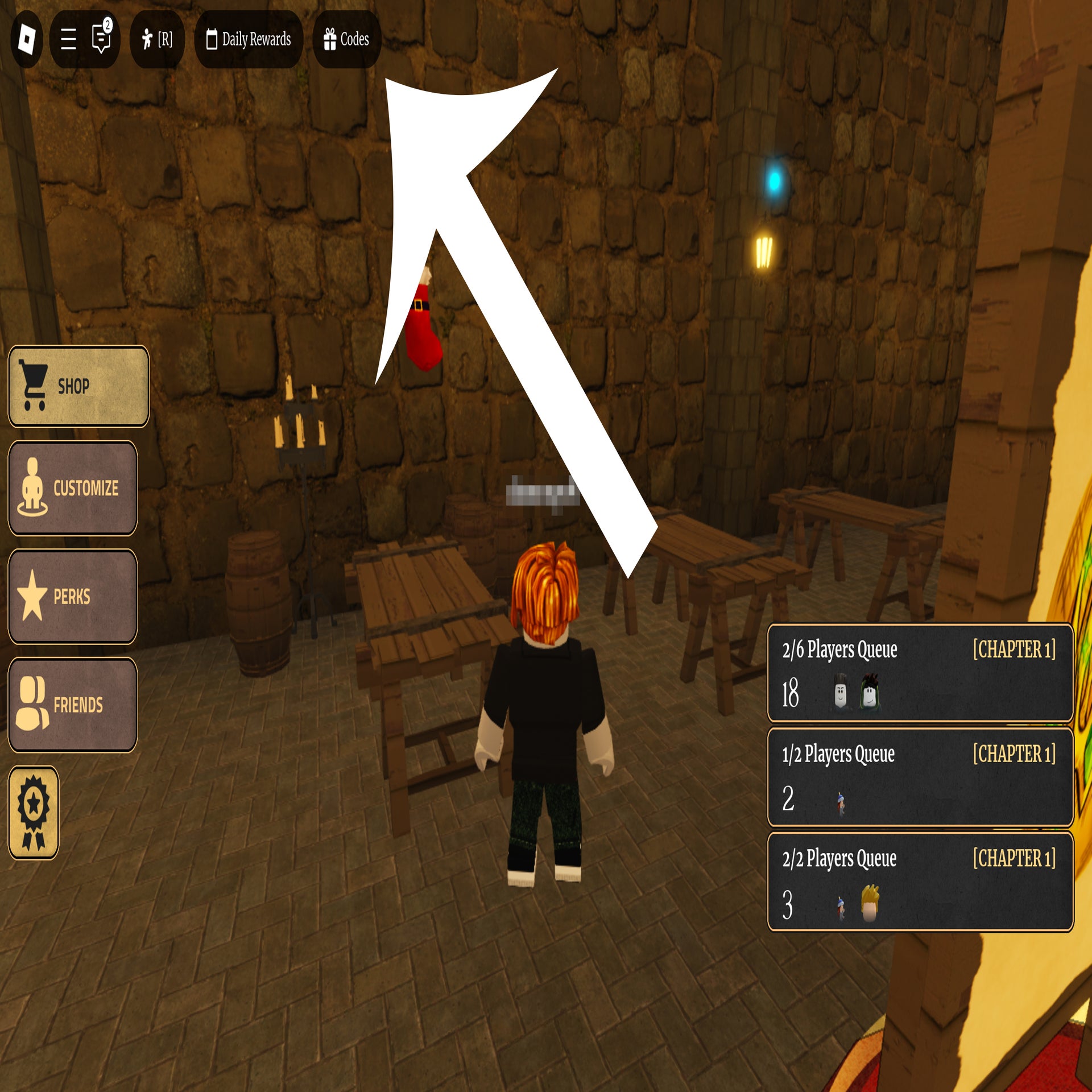Open the chat with two notifications
The height and width of the screenshot is (1092, 1092).
(x=101, y=38)
